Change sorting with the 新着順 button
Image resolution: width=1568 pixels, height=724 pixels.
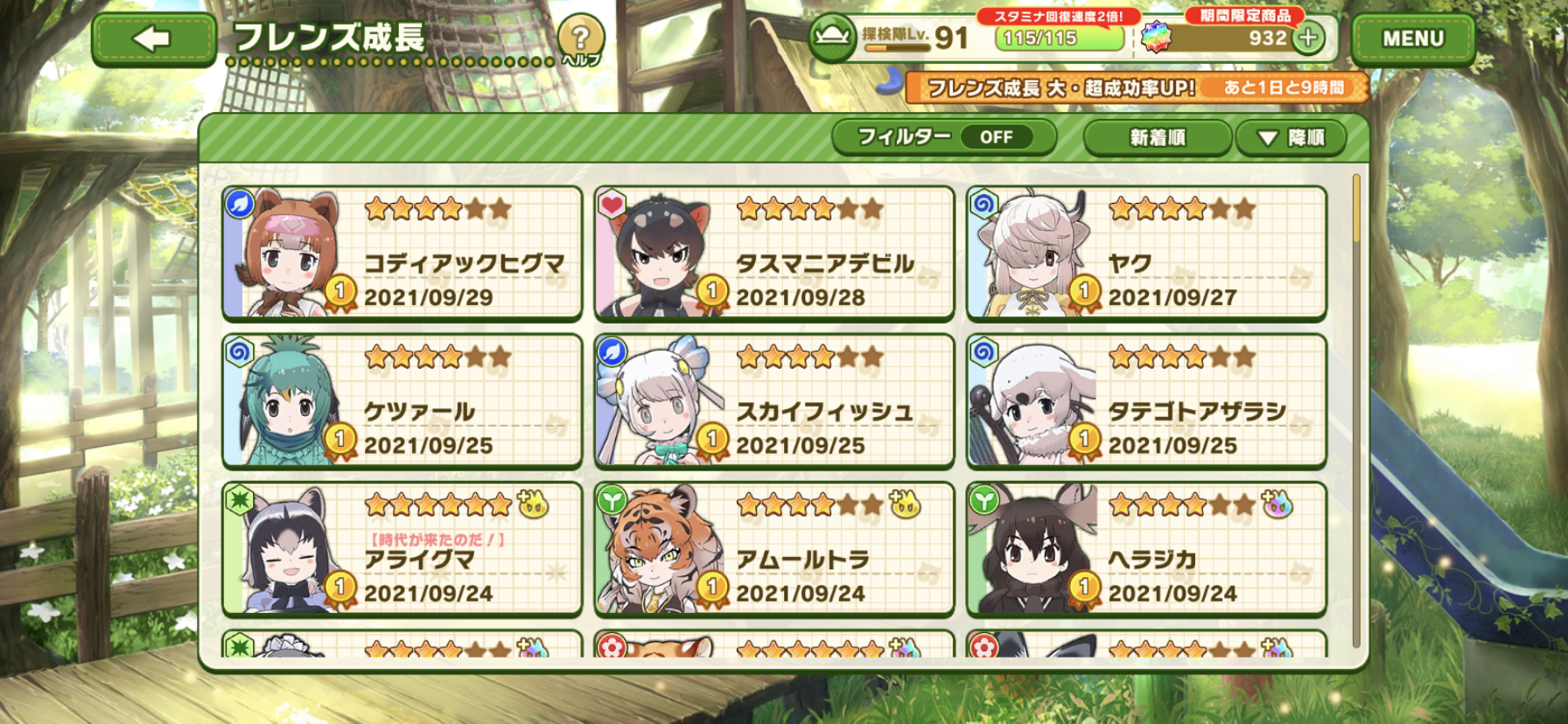tap(1157, 138)
